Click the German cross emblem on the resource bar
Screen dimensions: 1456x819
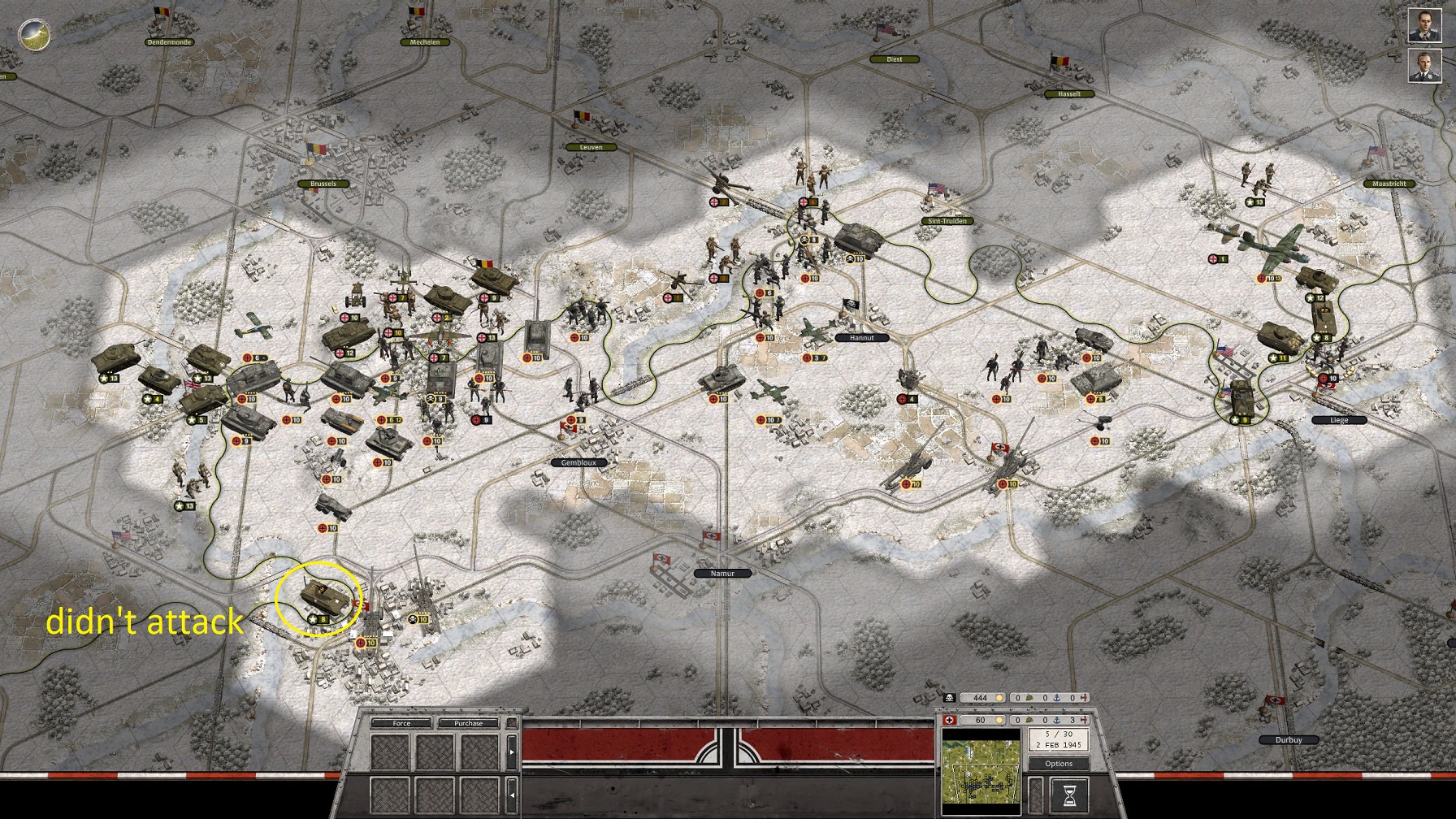(x=949, y=720)
